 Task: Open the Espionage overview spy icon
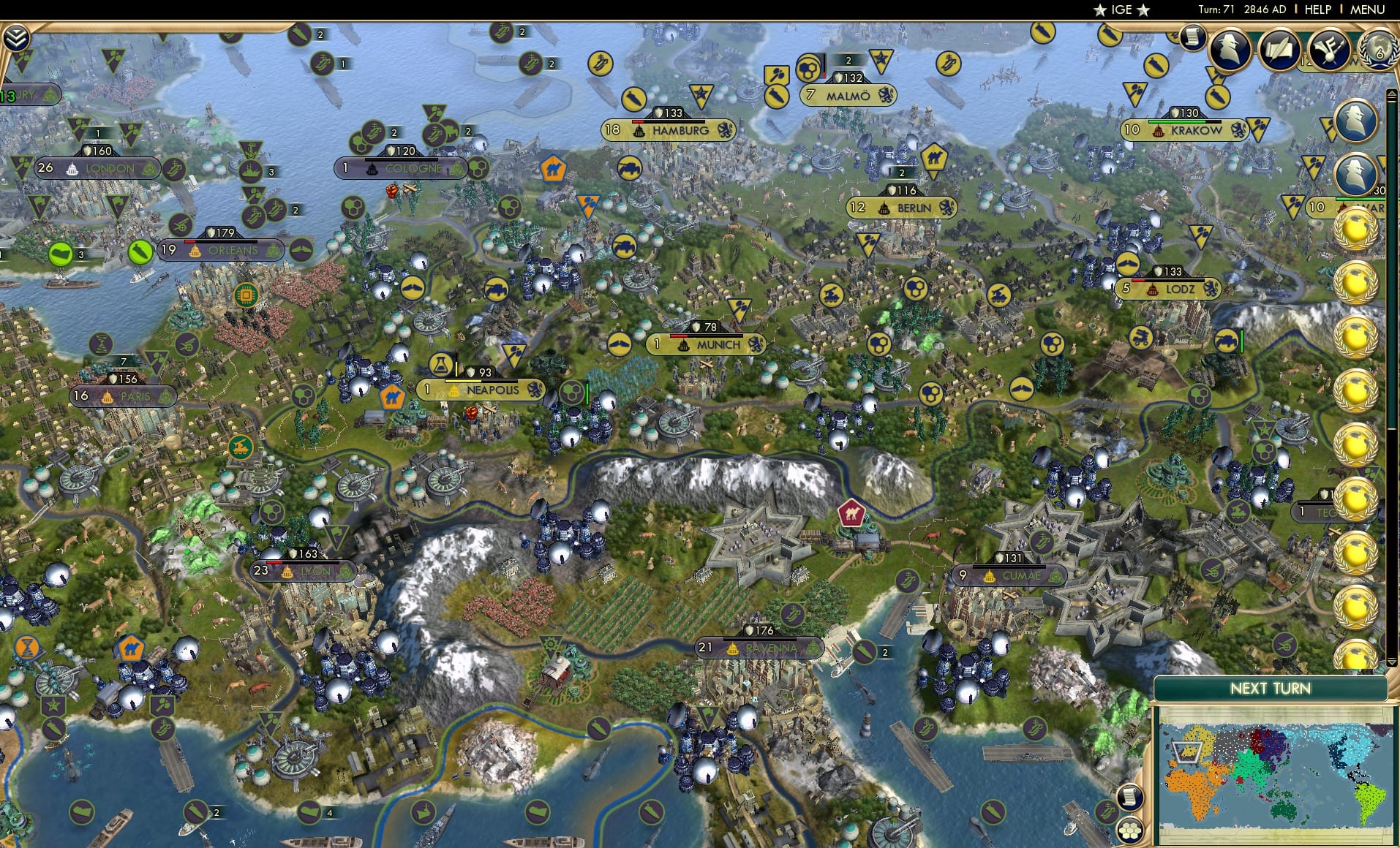1229,50
